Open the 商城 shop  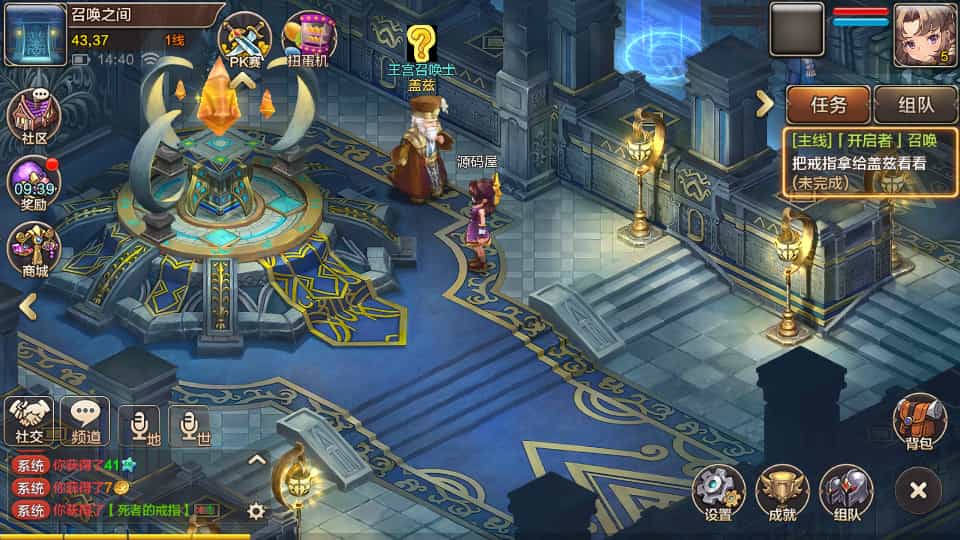point(34,250)
